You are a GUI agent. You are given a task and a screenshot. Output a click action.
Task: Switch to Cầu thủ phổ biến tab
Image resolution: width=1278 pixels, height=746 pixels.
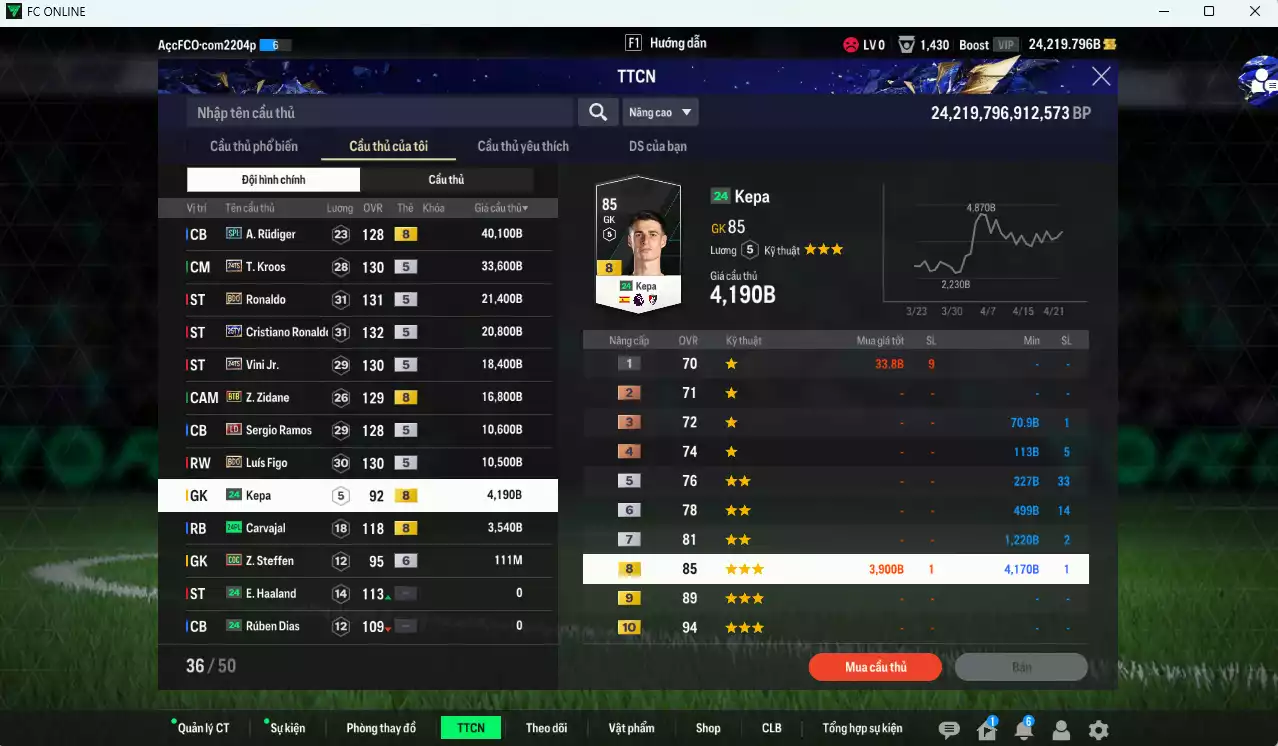tap(254, 146)
